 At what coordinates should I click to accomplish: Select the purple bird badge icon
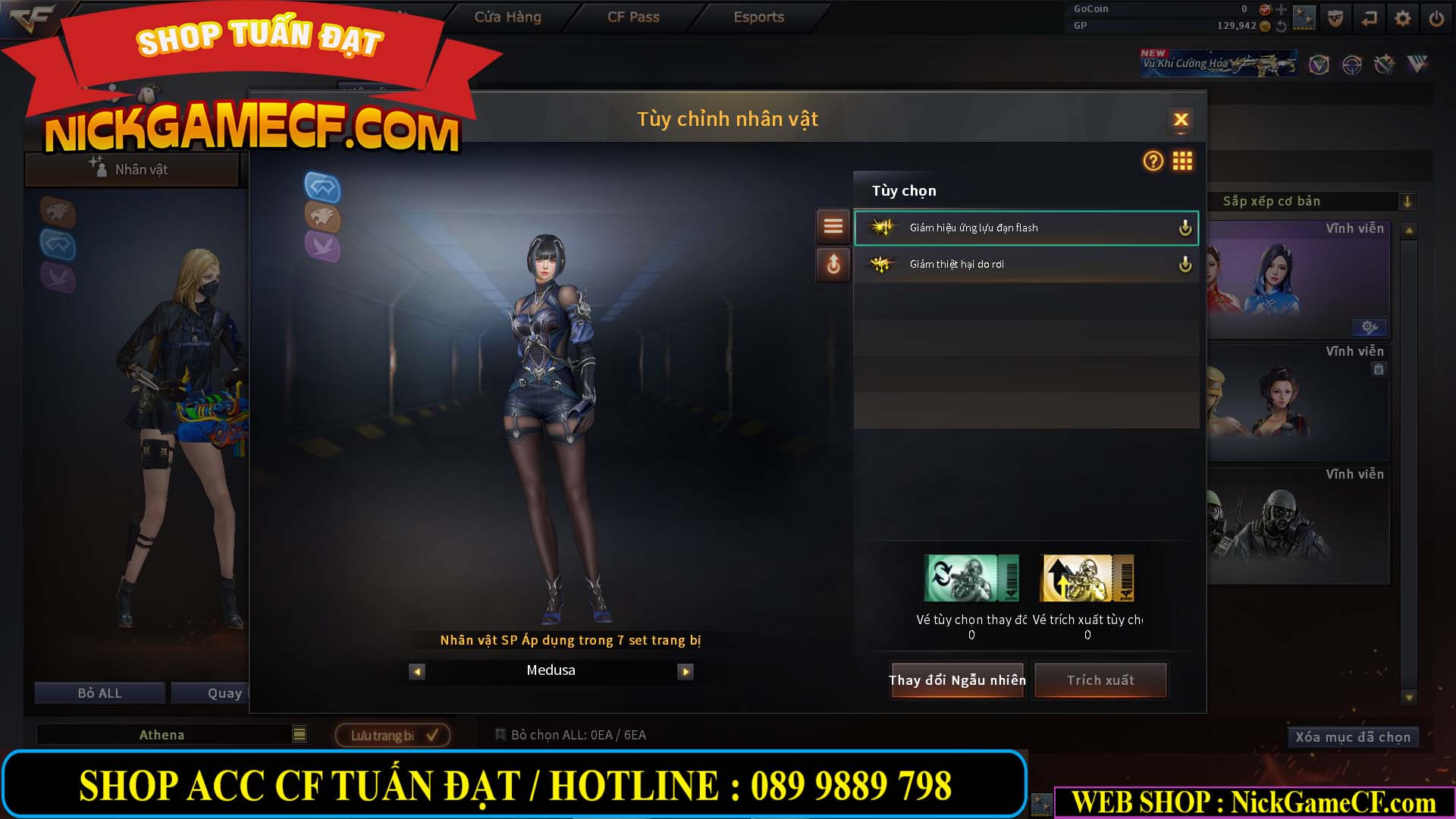(x=322, y=248)
